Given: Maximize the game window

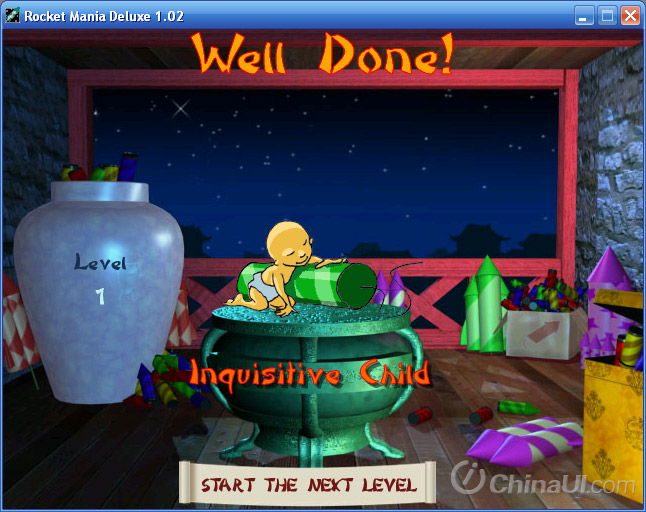Looking at the screenshot, I should pyautogui.click(x=607, y=15).
